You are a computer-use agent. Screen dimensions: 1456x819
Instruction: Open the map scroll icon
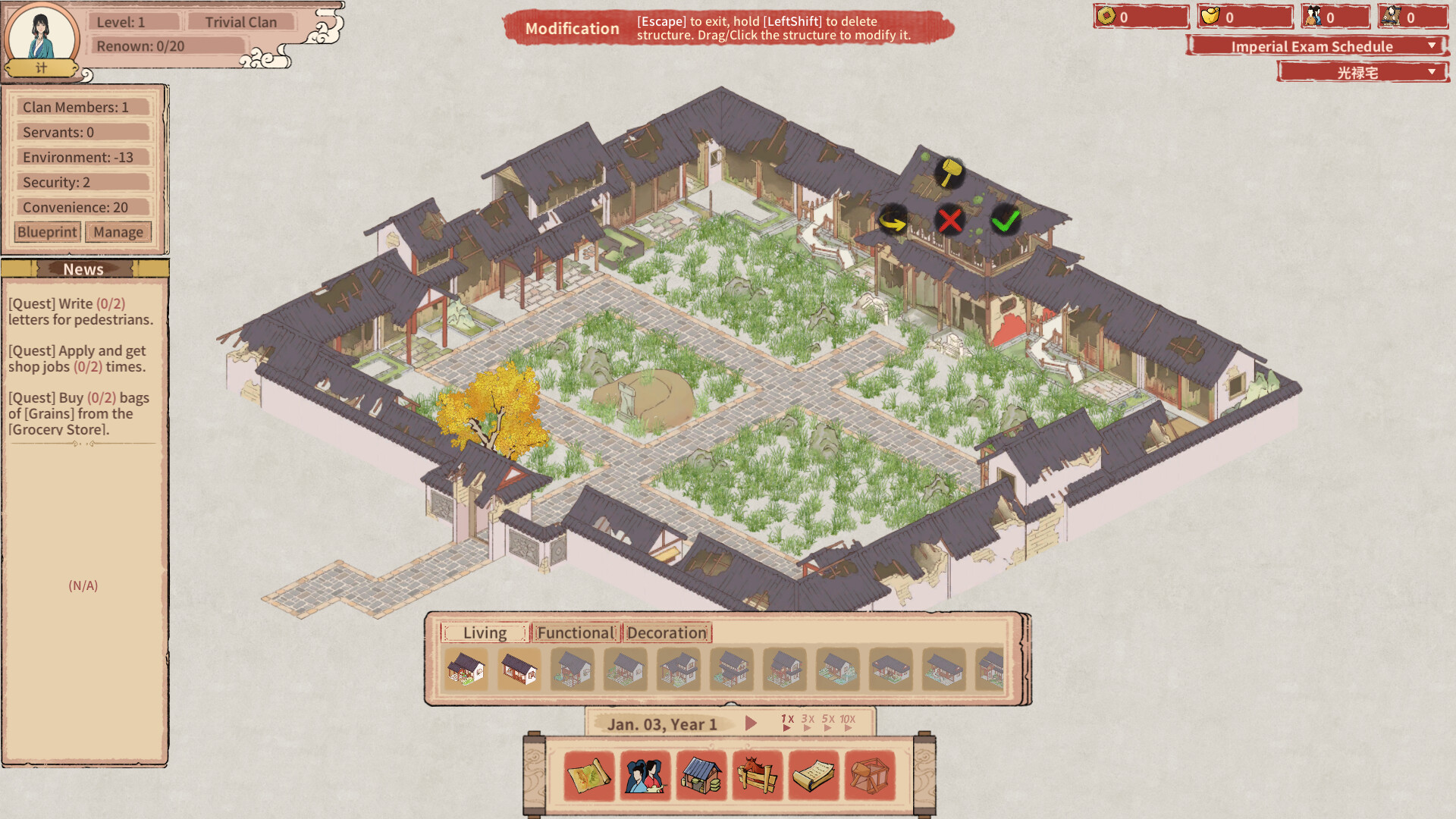click(x=589, y=776)
